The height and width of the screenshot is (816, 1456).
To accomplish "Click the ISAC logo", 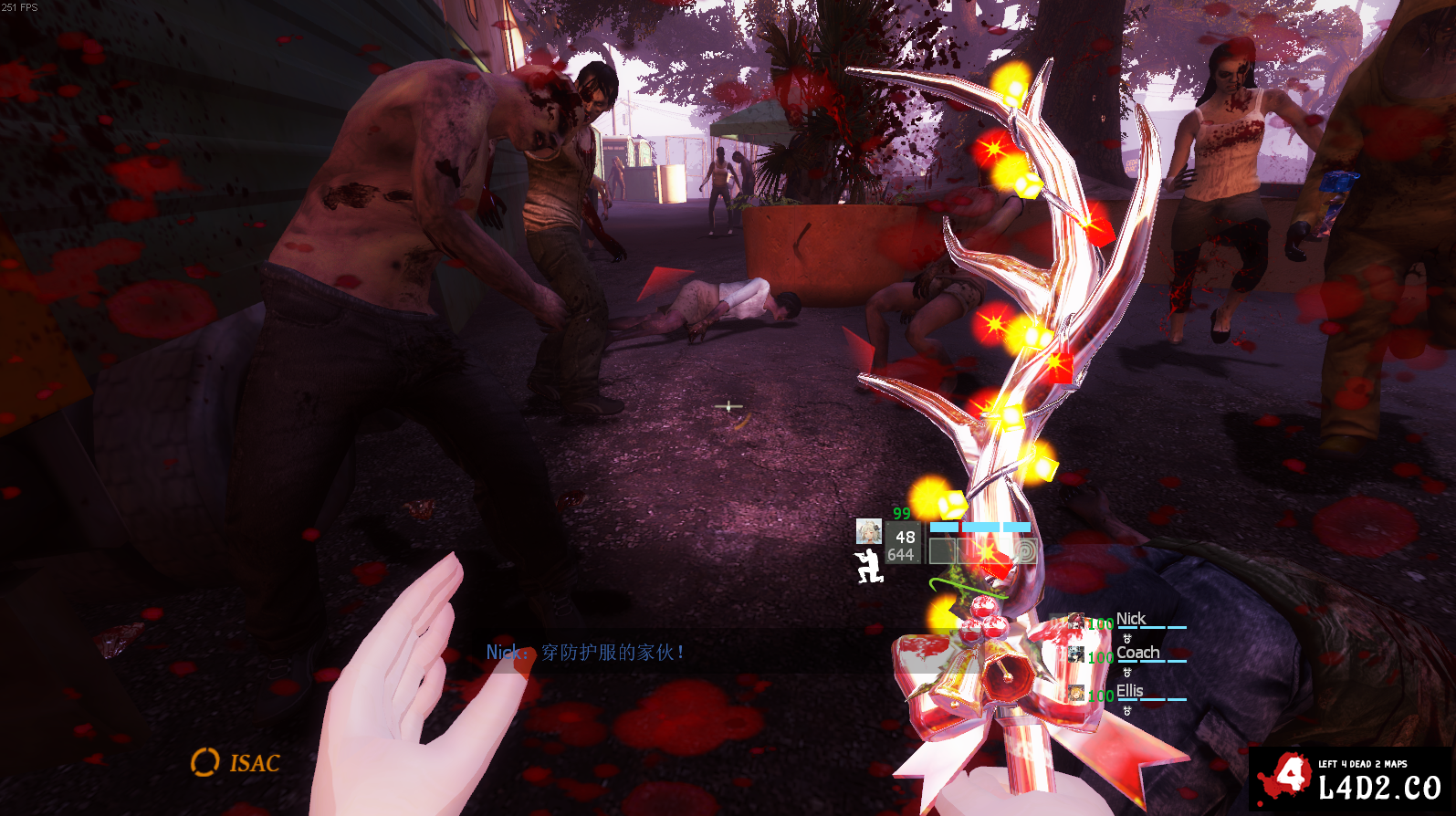I will pyautogui.click(x=236, y=762).
